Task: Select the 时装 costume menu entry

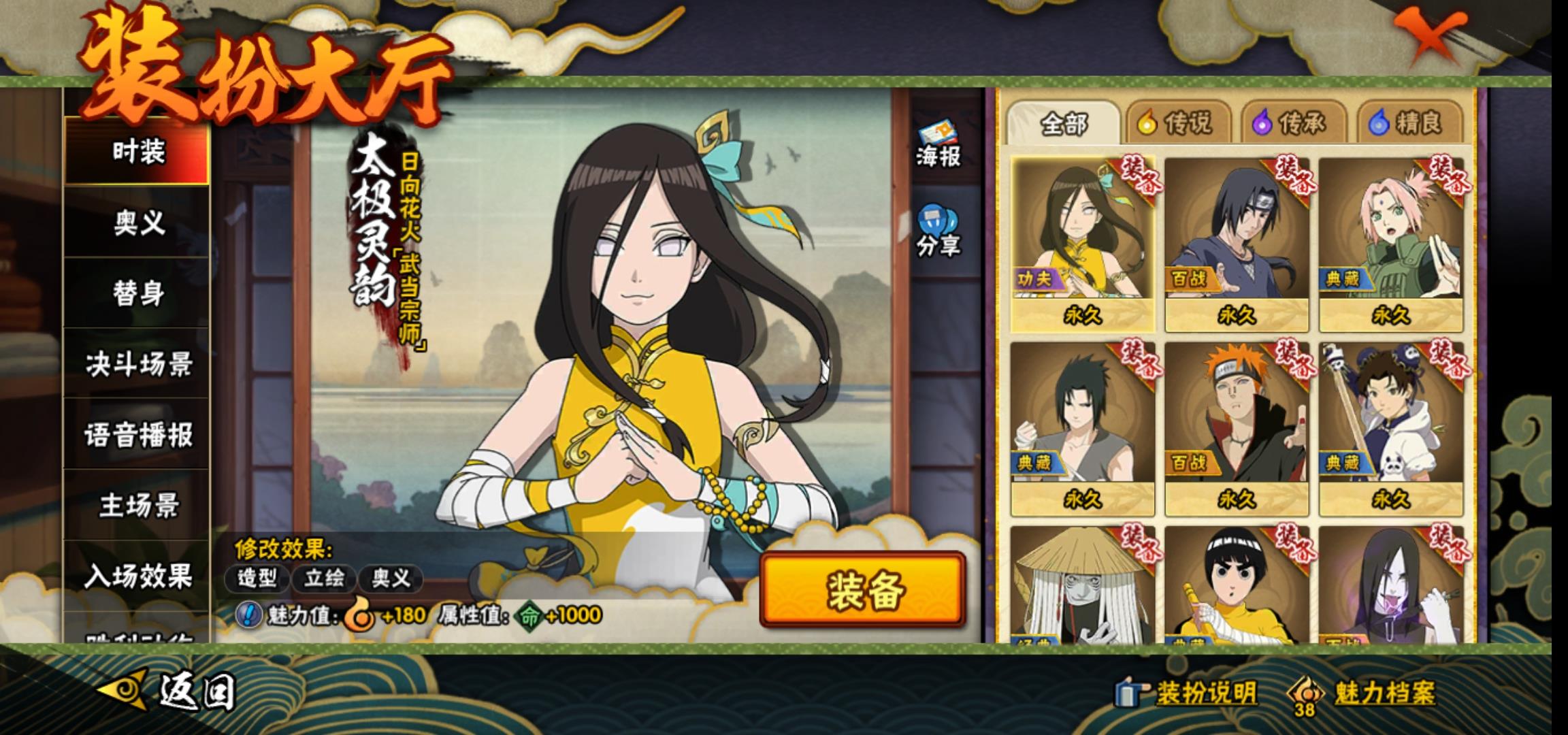Action: (137, 150)
